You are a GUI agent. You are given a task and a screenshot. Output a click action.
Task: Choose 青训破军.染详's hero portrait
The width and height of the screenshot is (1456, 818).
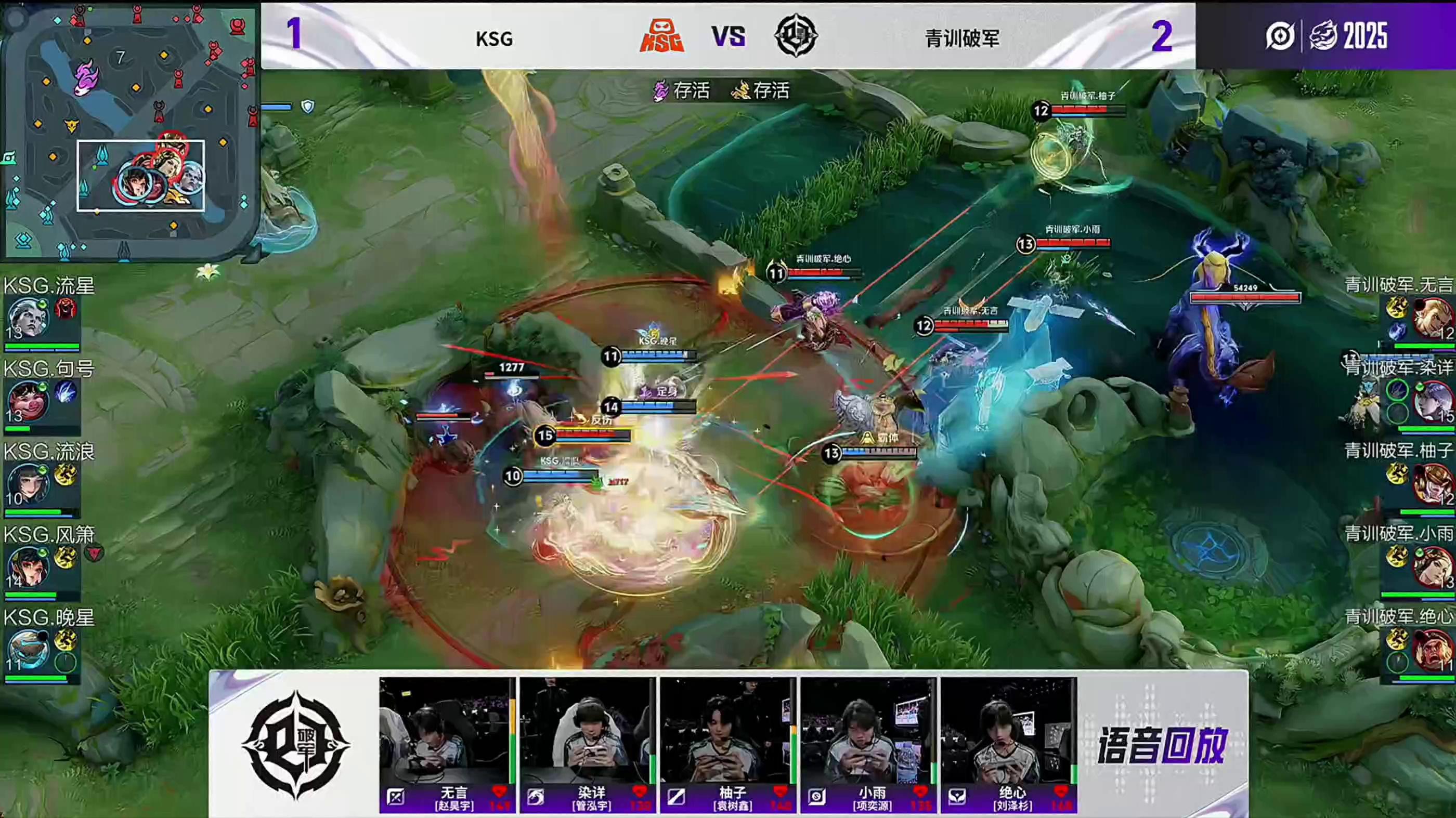pos(1432,400)
